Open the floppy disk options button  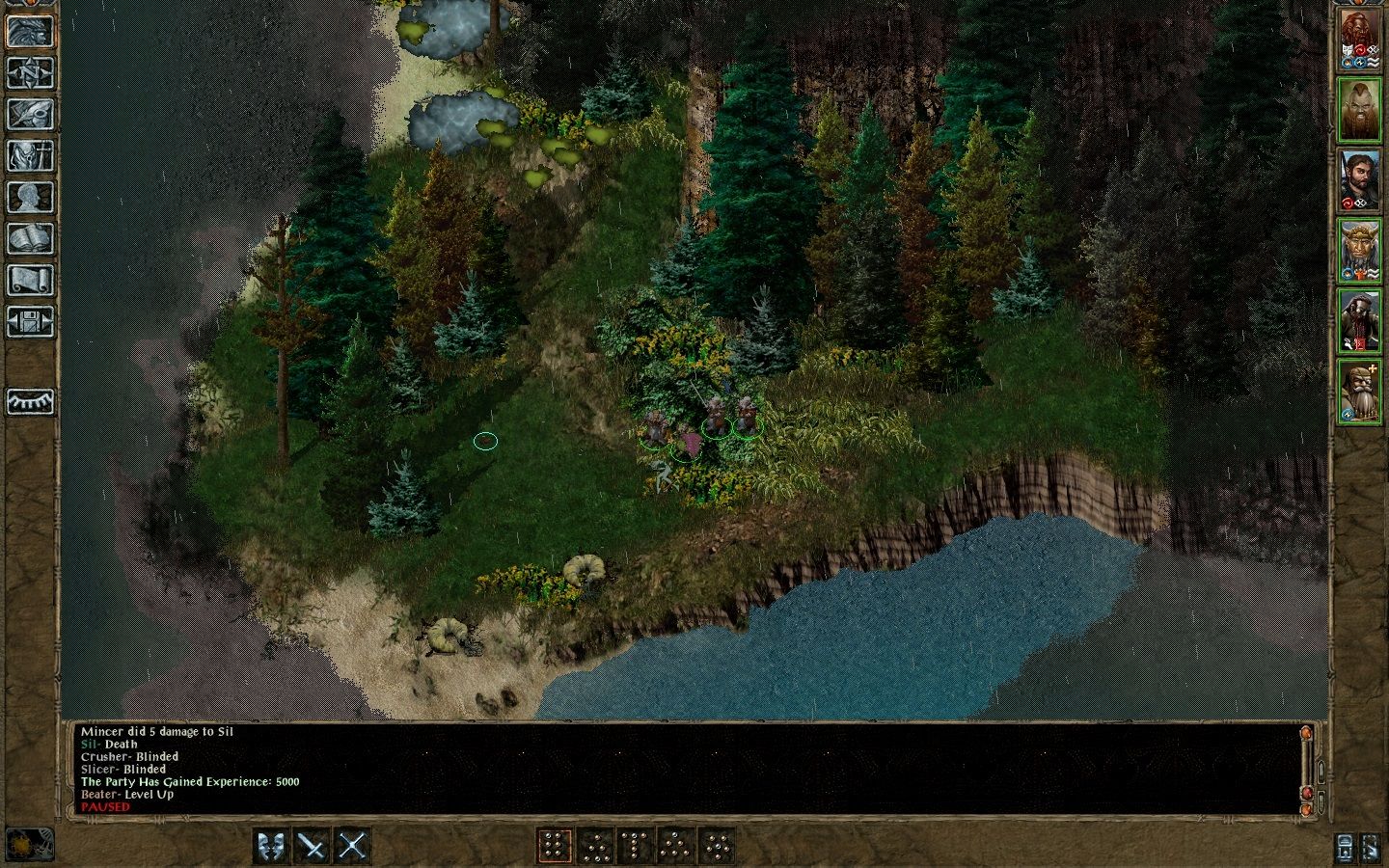(x=30, y=321)
